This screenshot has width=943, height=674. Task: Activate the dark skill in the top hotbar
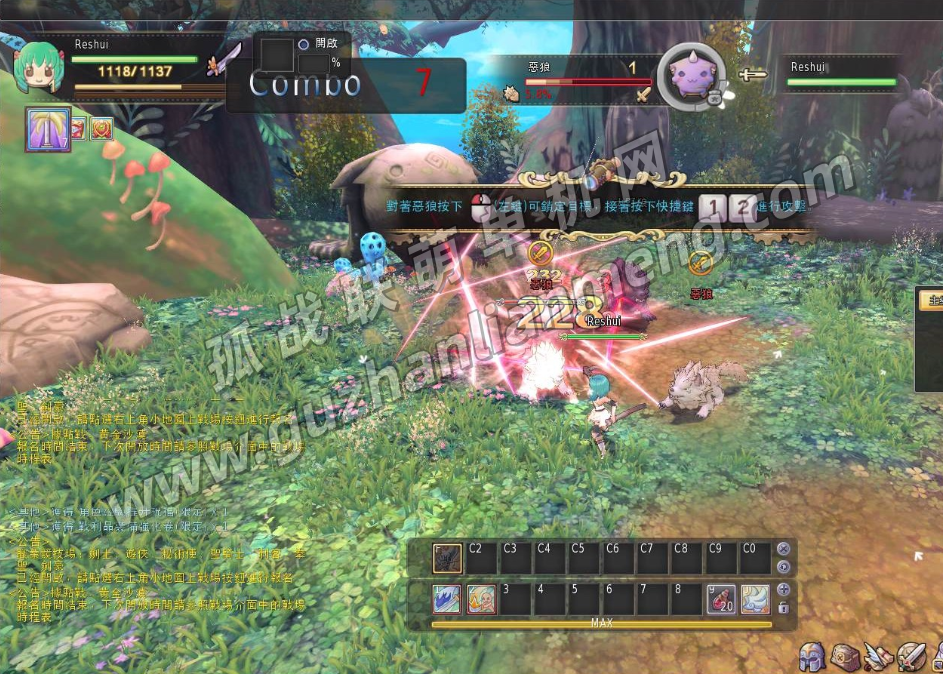click(x=446, y=557)
